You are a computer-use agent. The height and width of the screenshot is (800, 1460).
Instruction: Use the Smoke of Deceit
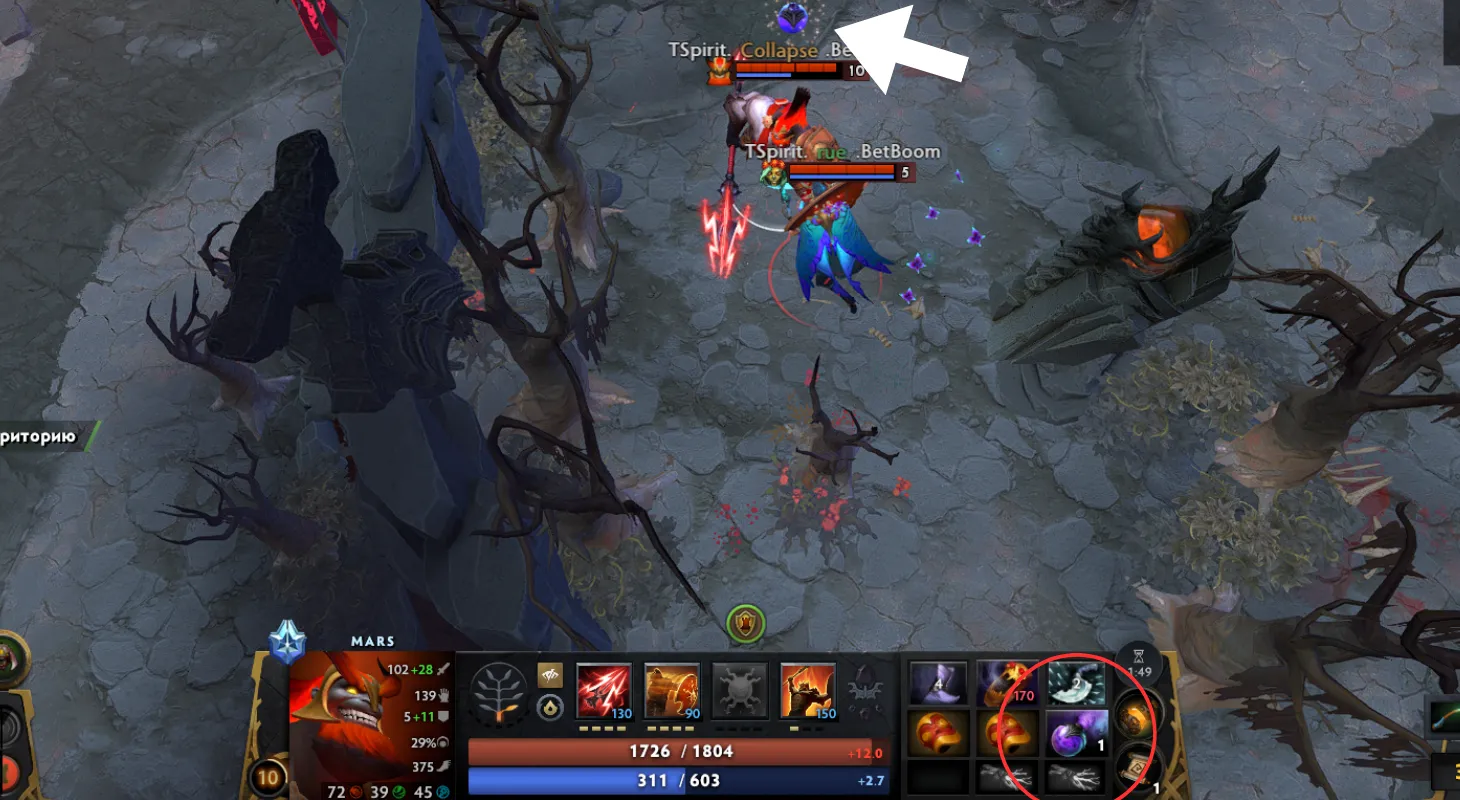tap(1076, 732)
